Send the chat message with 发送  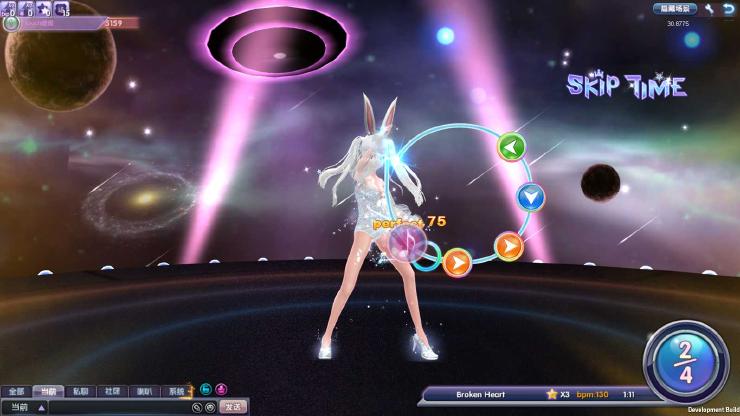coord(233,407)
